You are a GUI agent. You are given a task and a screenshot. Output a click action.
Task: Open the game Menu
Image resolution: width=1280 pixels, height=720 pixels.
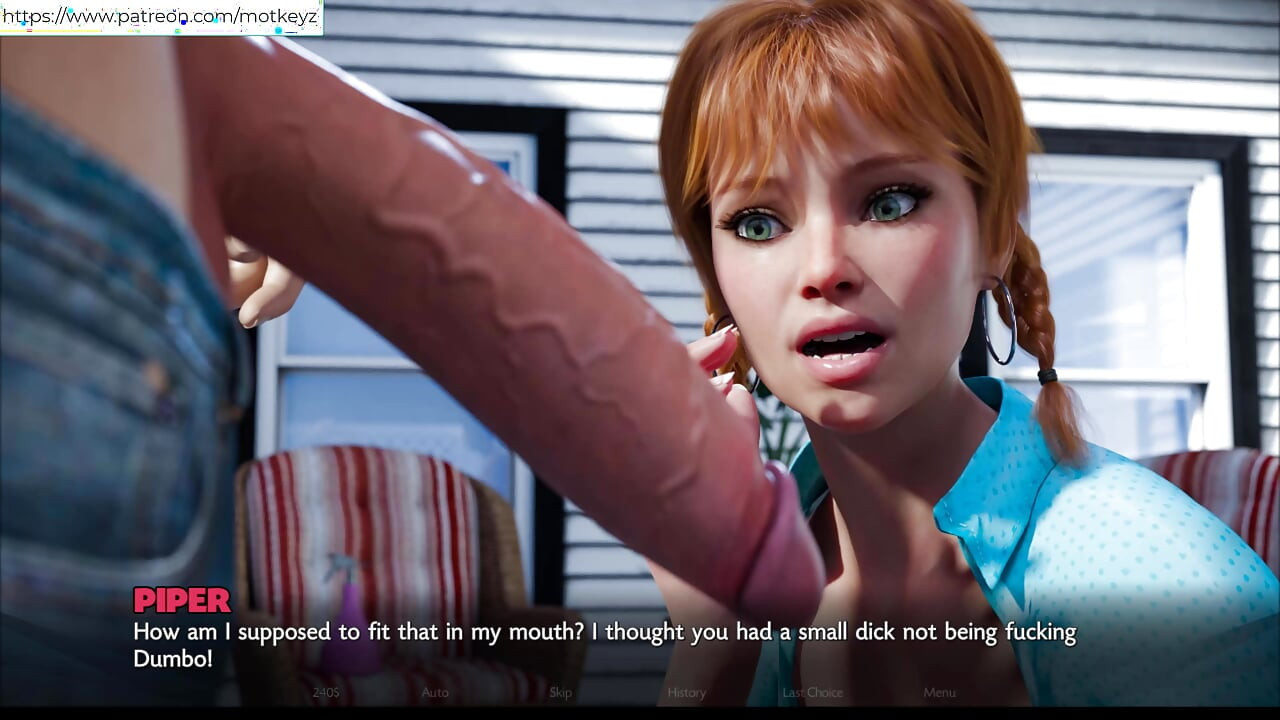click(x=939, y=692)
